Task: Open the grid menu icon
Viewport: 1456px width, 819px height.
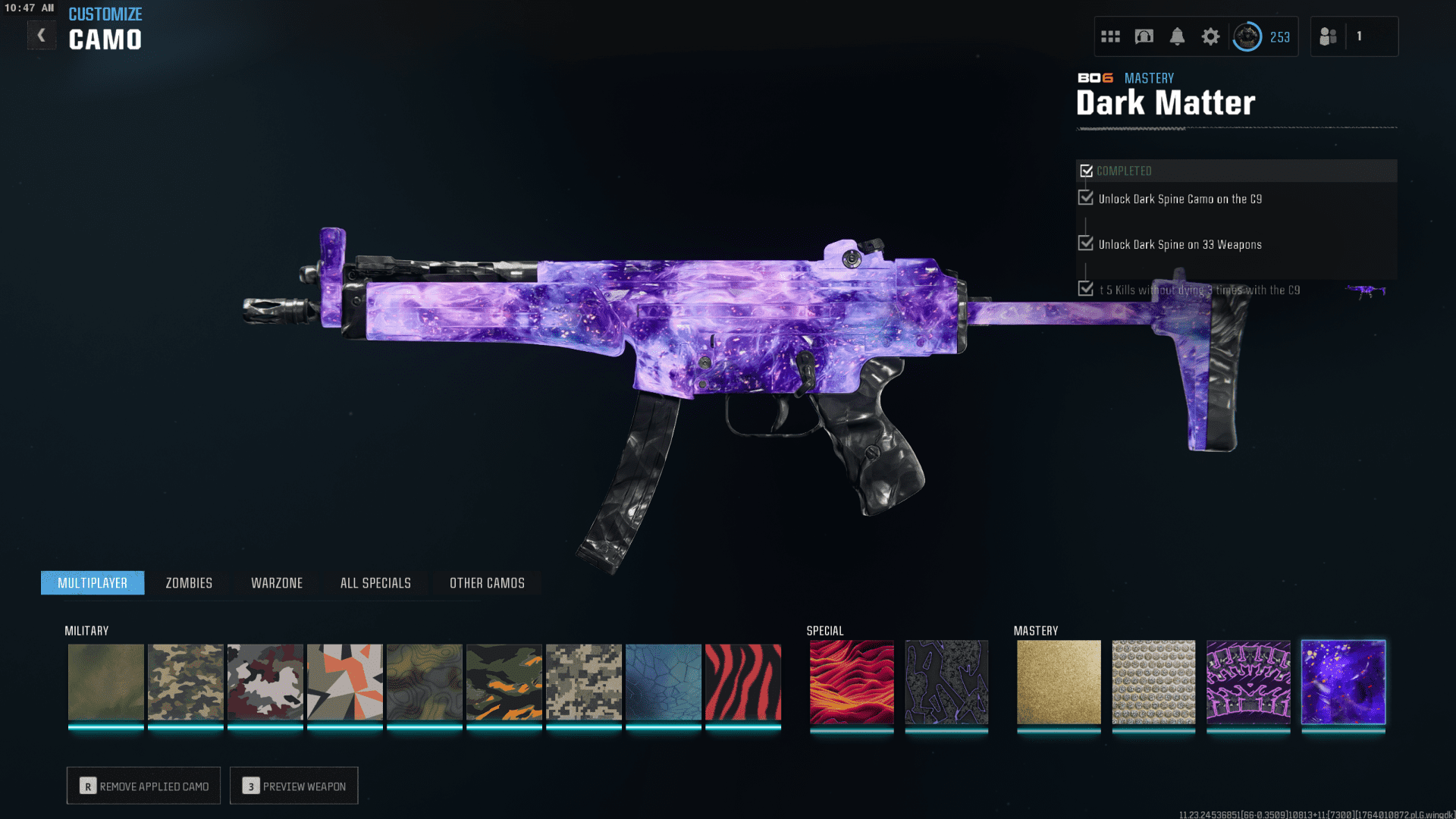Action: [x=1110, y=36]
